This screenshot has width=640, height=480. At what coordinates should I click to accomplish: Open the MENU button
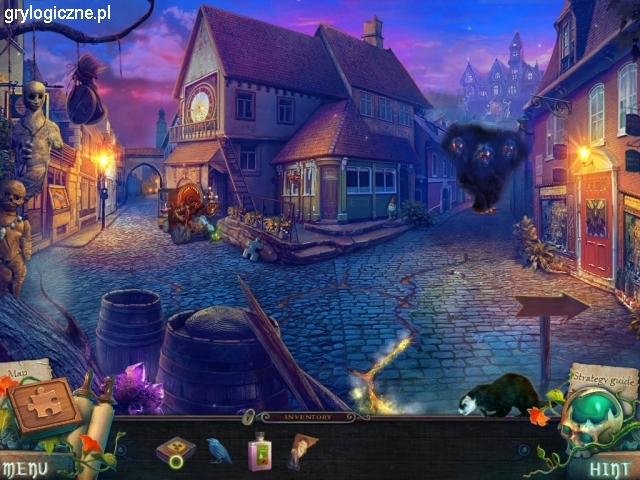click(24, 467)
